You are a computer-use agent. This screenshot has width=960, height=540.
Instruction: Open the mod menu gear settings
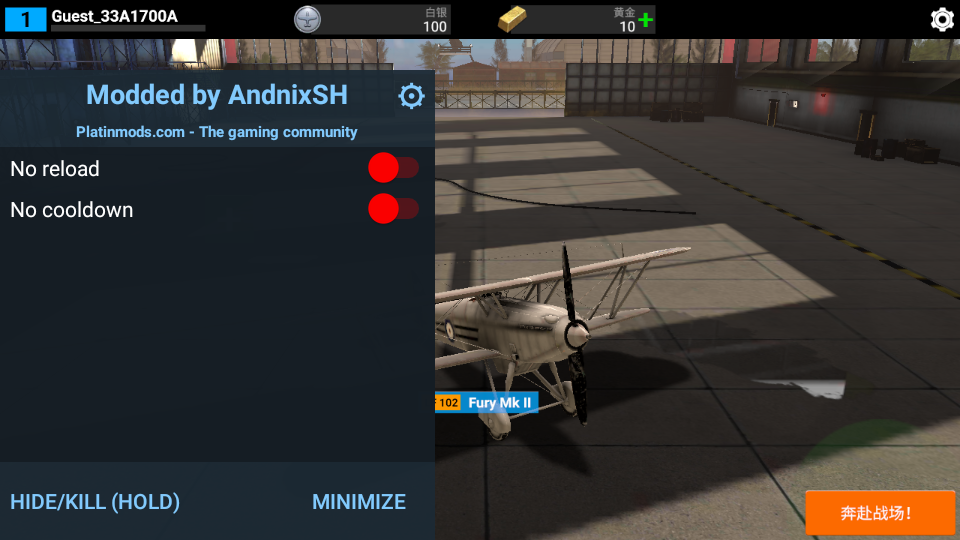(x=411, y=96)
